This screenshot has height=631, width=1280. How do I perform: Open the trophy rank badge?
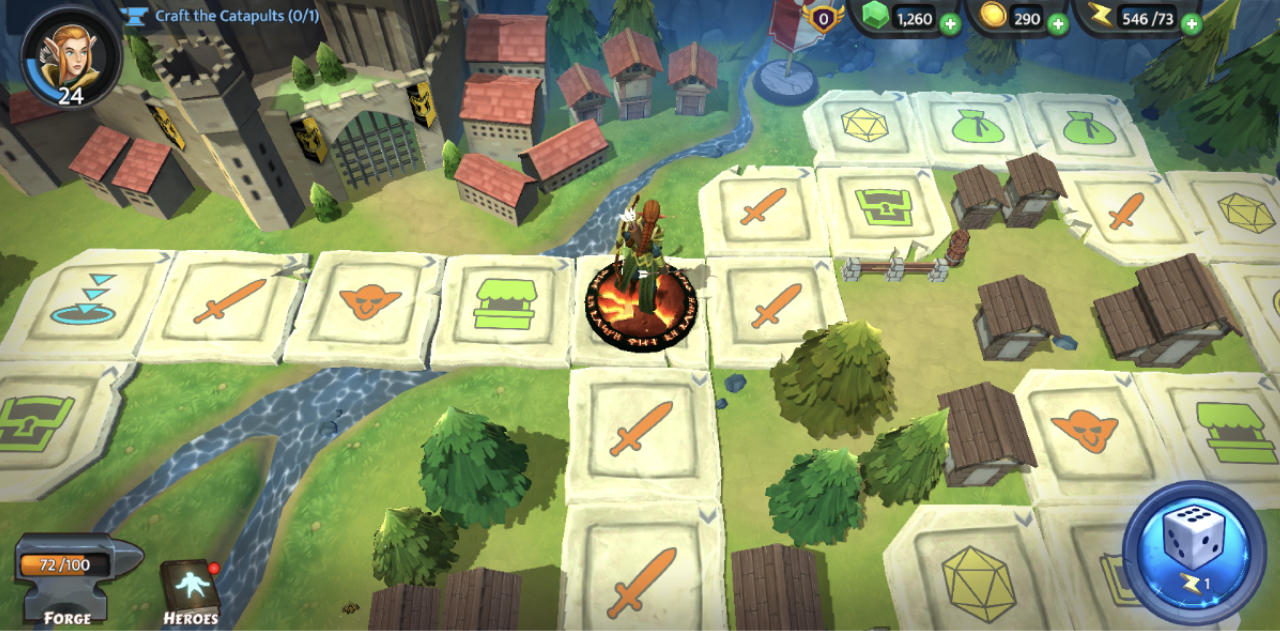click(x=824, y=19)
